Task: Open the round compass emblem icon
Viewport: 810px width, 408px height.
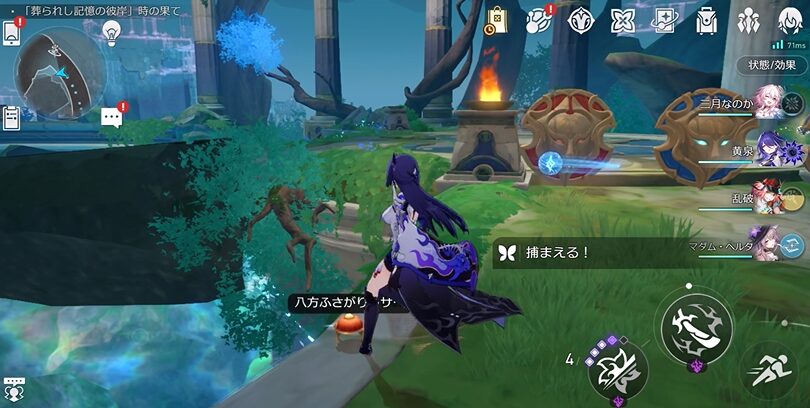Action: tap(581, 21)
